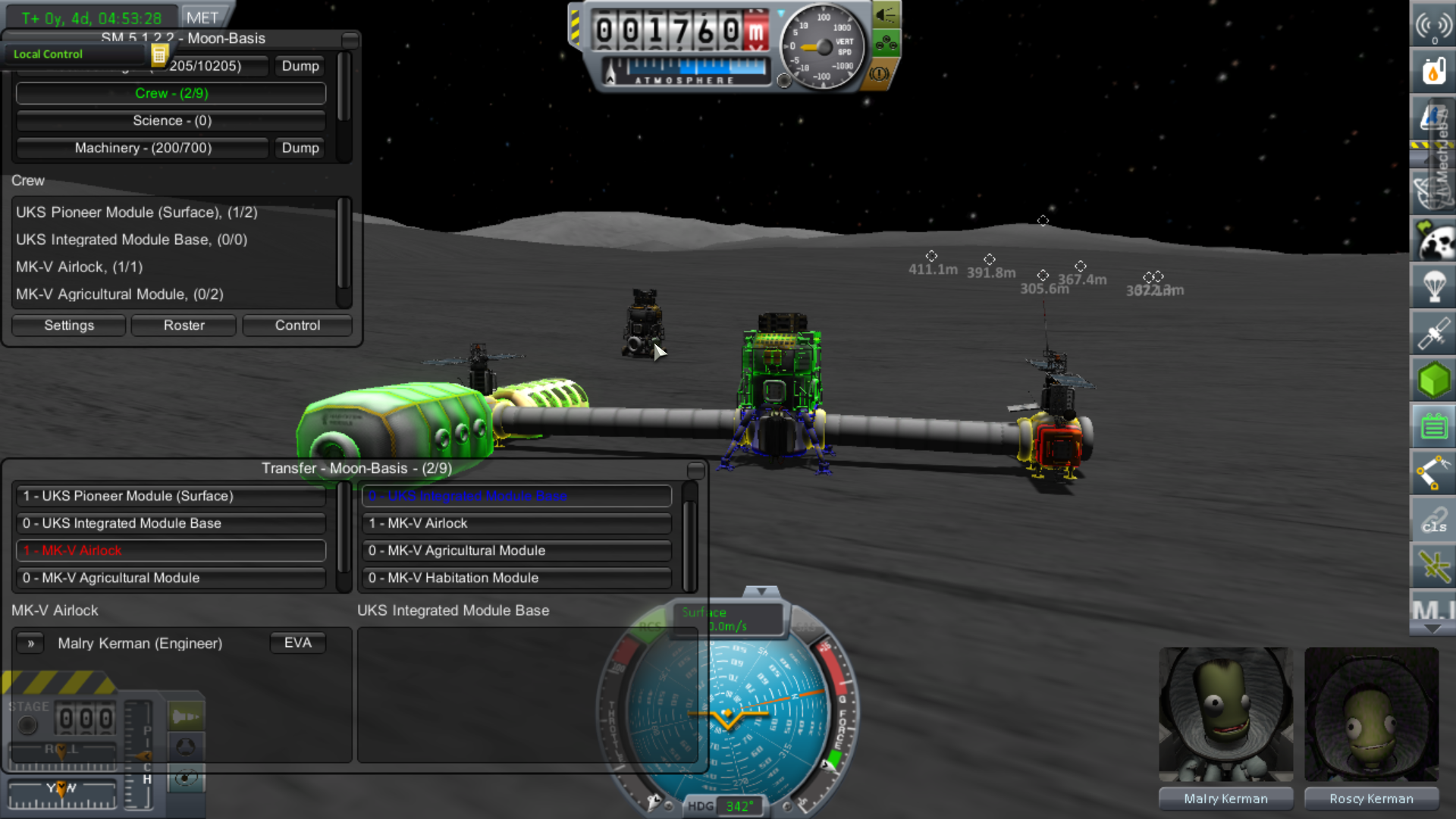This screenshot has height=819, width=1456.
Task: Open the crew Roster window
Action: pyautogui.click(x=184, y=325)
